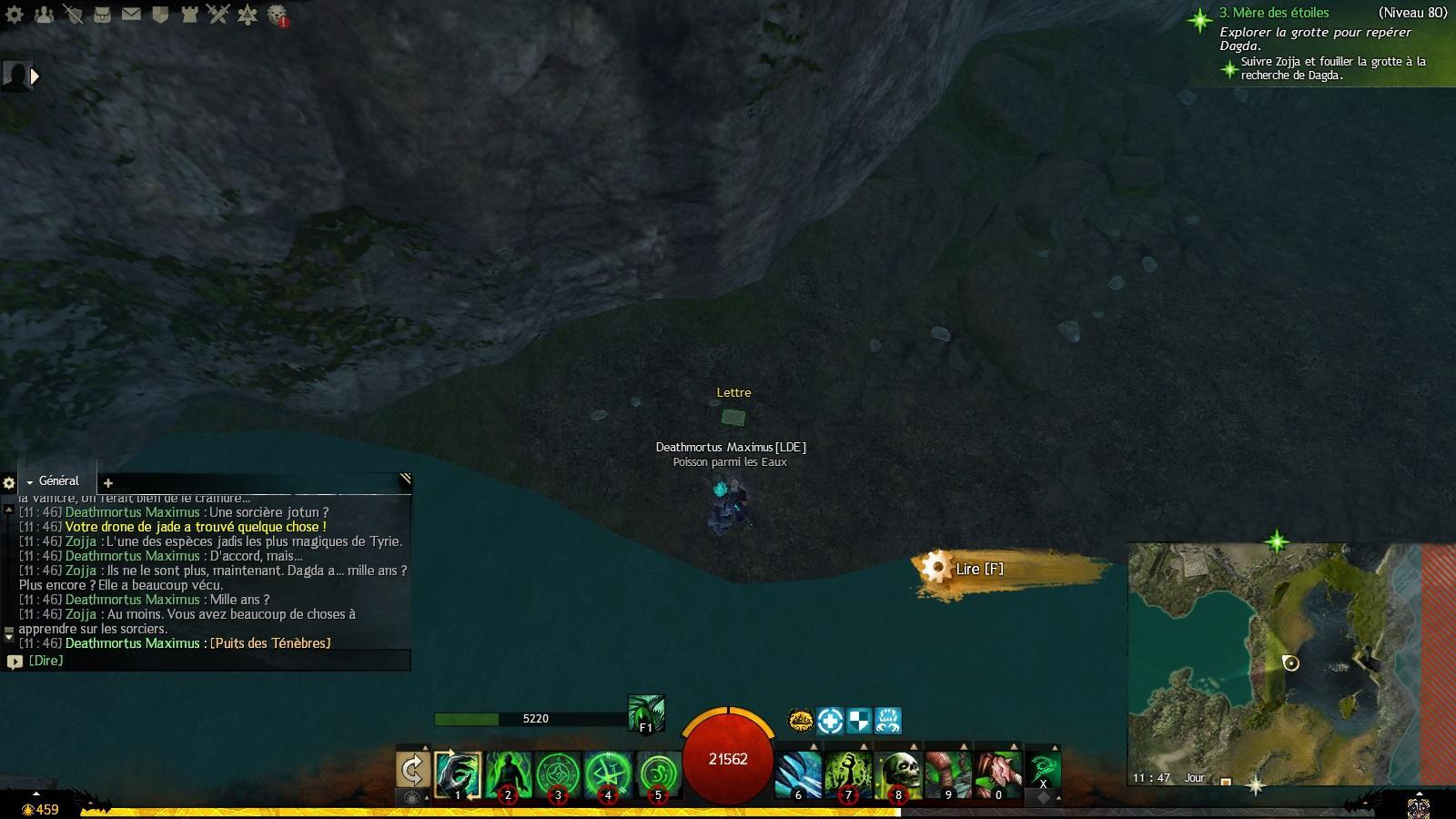Open the contacts and LFG panel

44,15
